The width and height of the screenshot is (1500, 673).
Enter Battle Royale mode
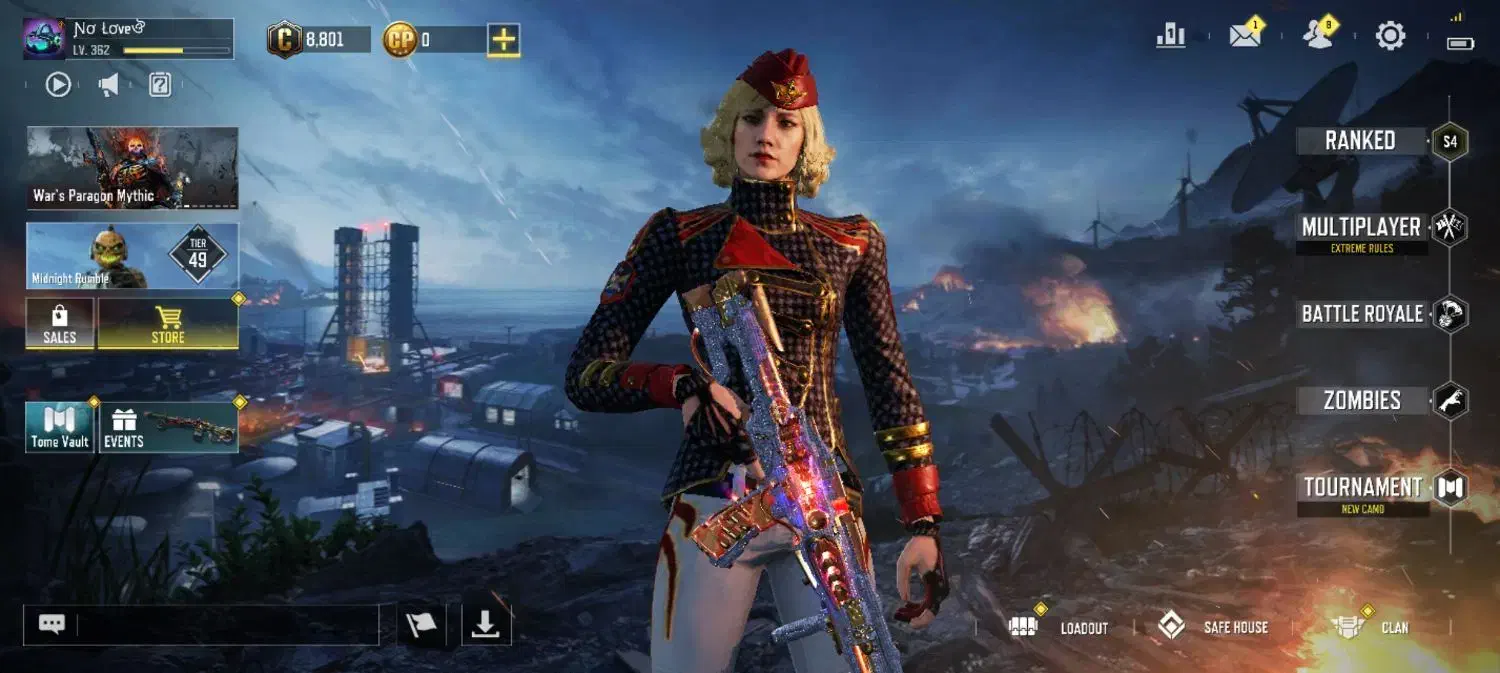pyautogui.click(x=1362, y=314)
